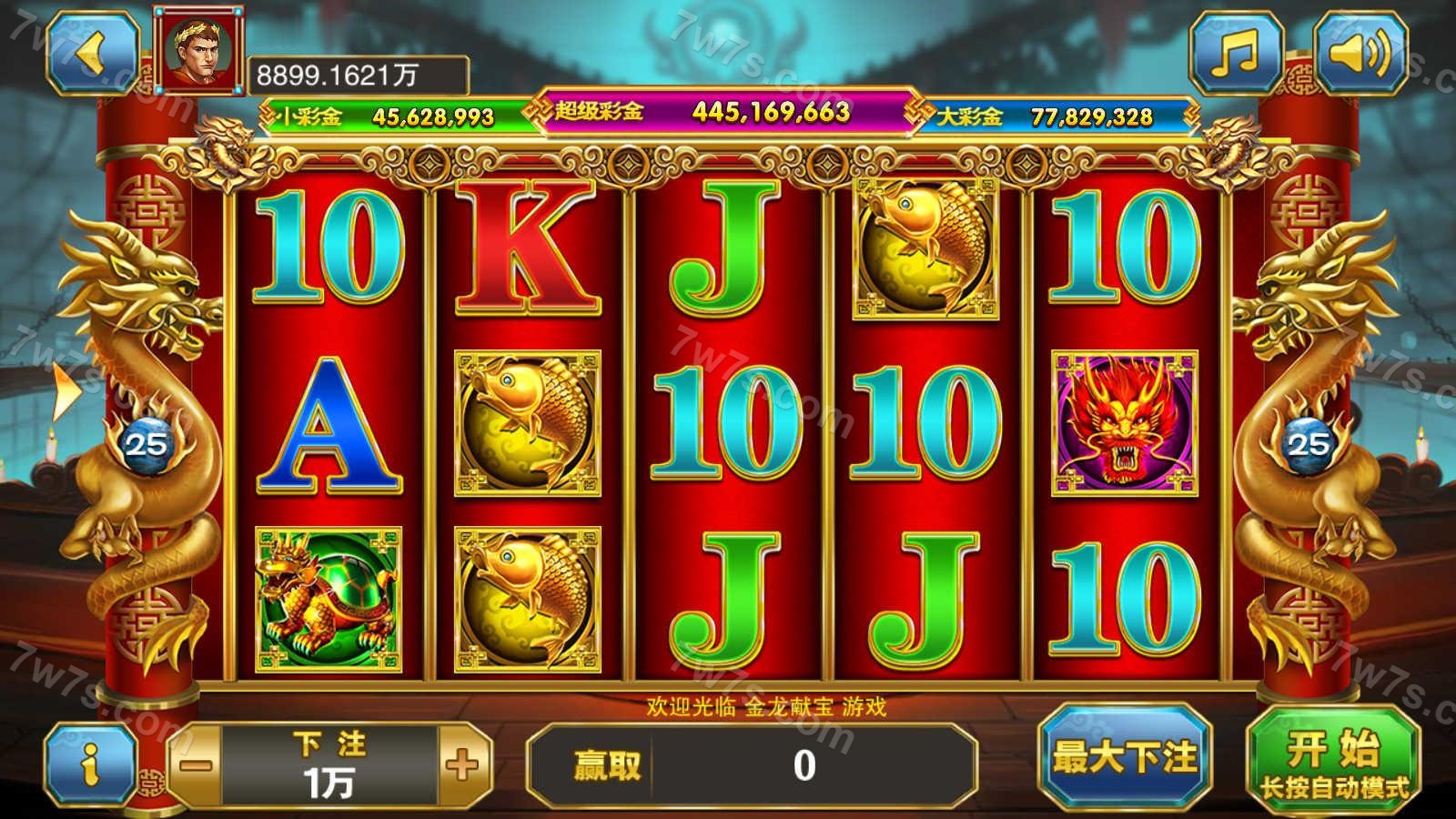The width and height of the screenshot is (1456, 819).
Task: Toggle the sound effects speaker
Action: tap(1359, 53)
